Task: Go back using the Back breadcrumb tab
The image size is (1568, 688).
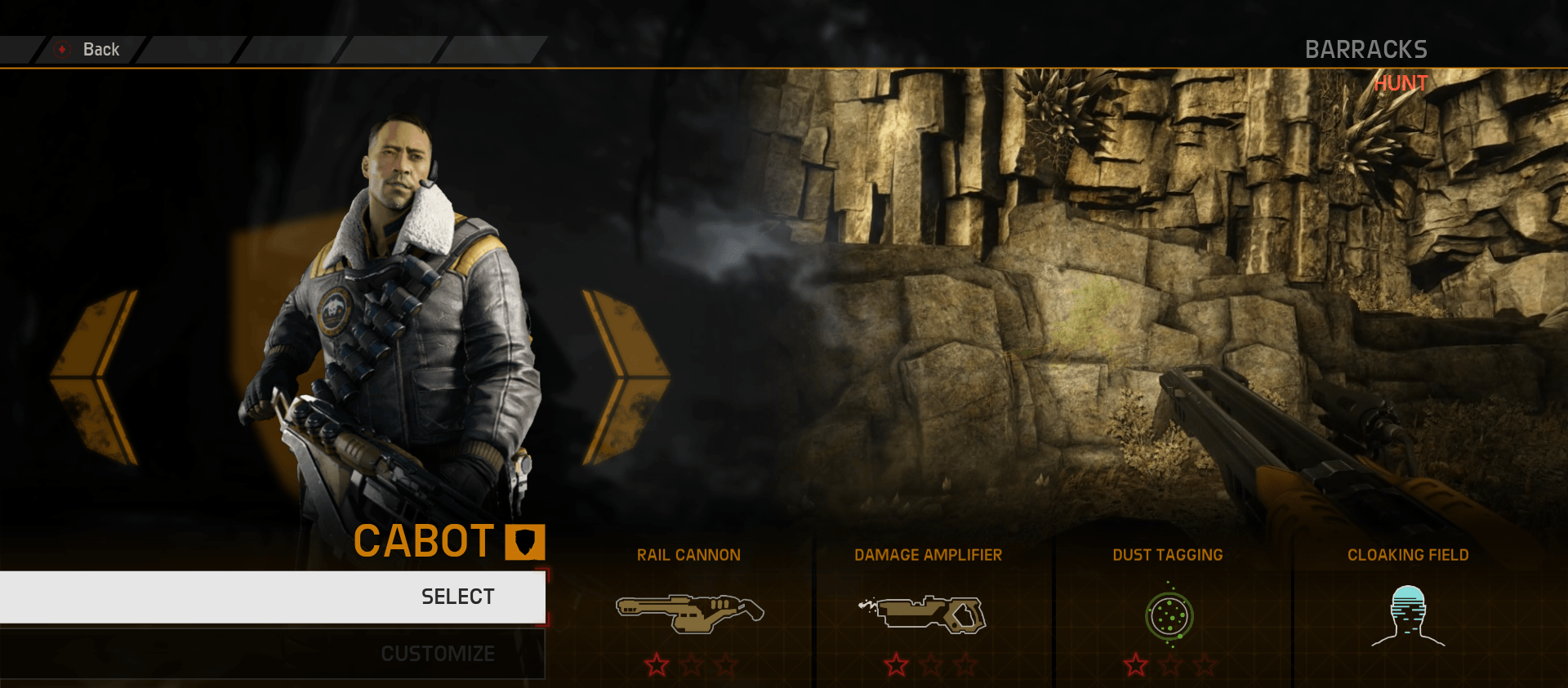Action: click(x=101, y=49)
